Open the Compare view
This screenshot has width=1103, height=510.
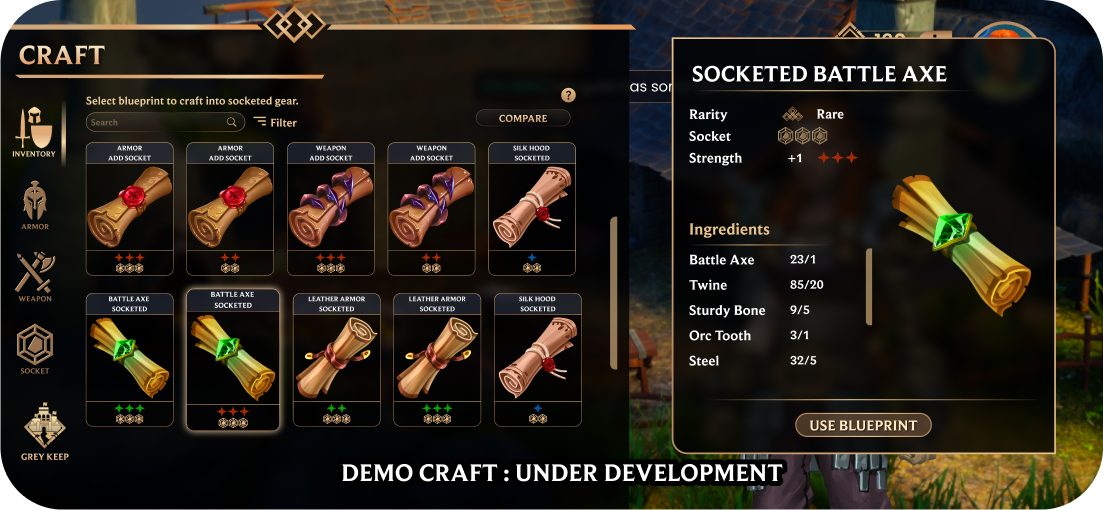tap(523, 118)
